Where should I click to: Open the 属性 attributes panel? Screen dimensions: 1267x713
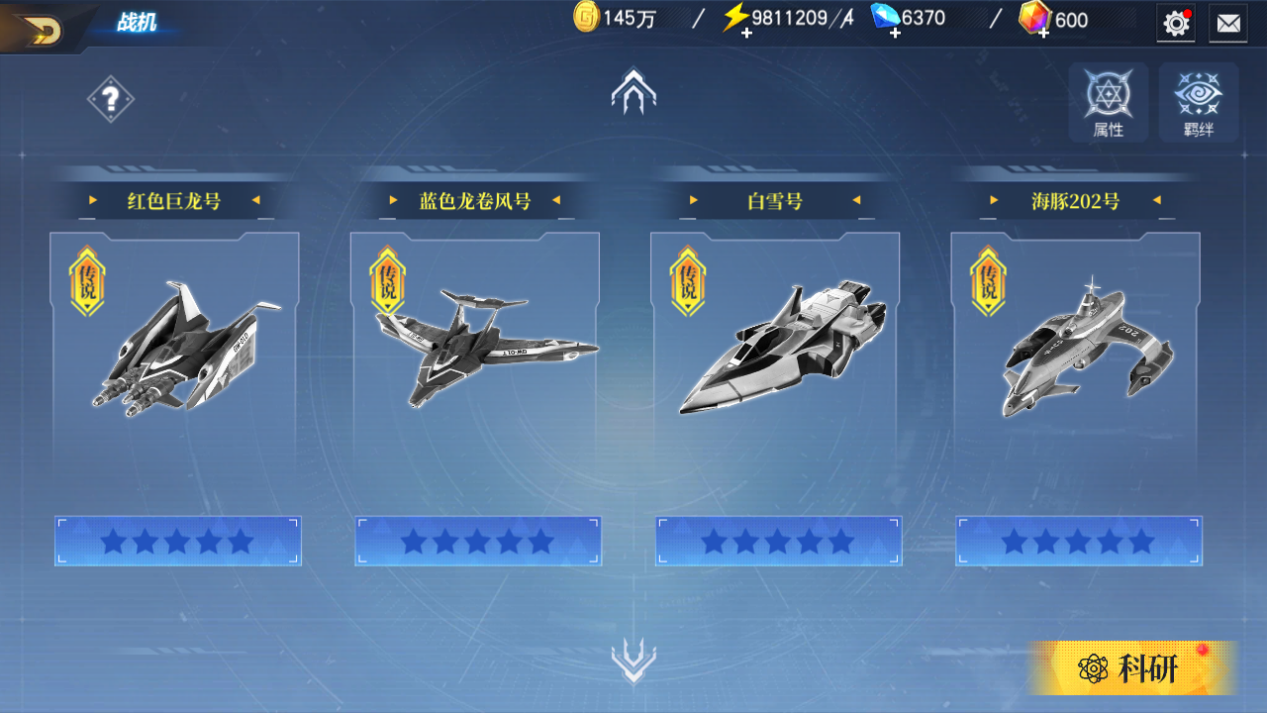click(1108, 103)
